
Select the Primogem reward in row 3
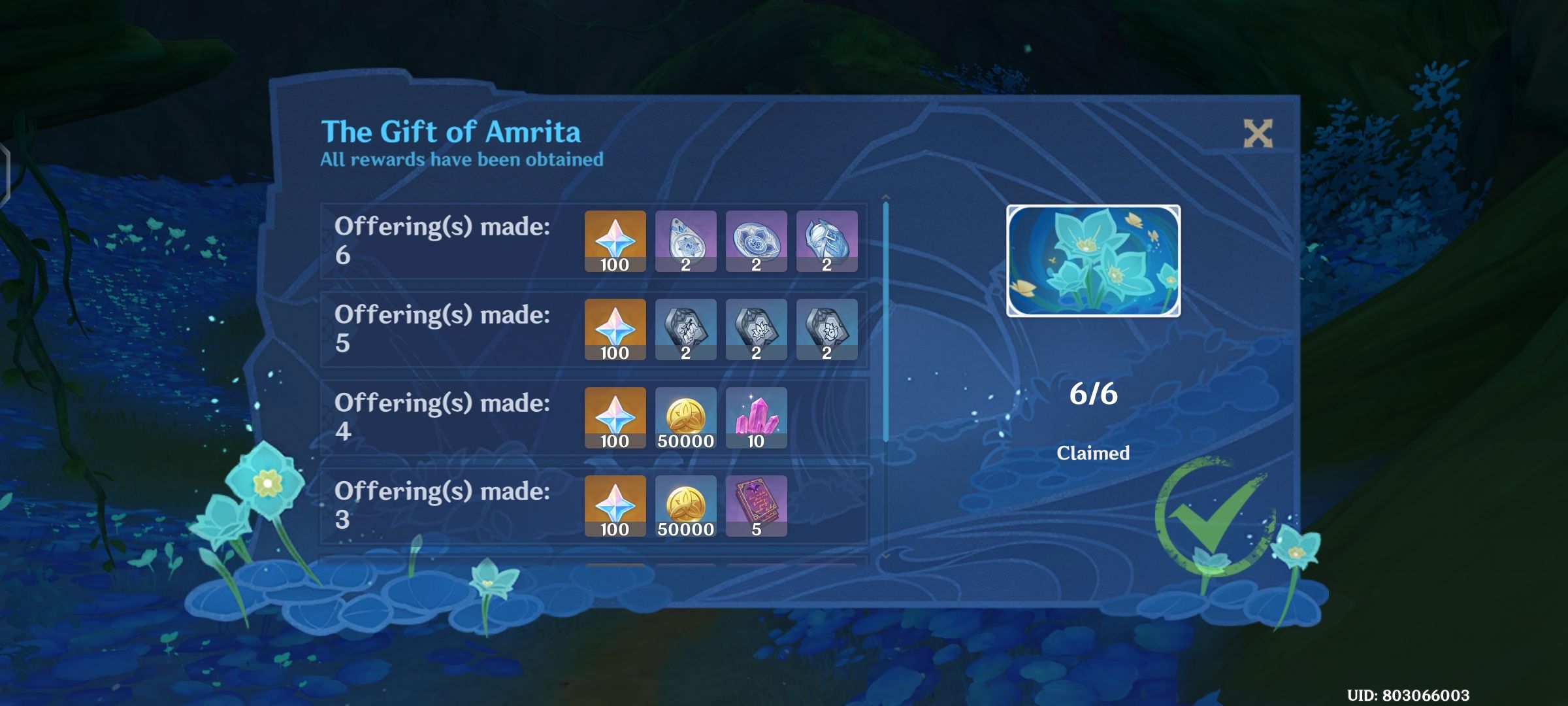pyautogui.click(x=615, y=507)
